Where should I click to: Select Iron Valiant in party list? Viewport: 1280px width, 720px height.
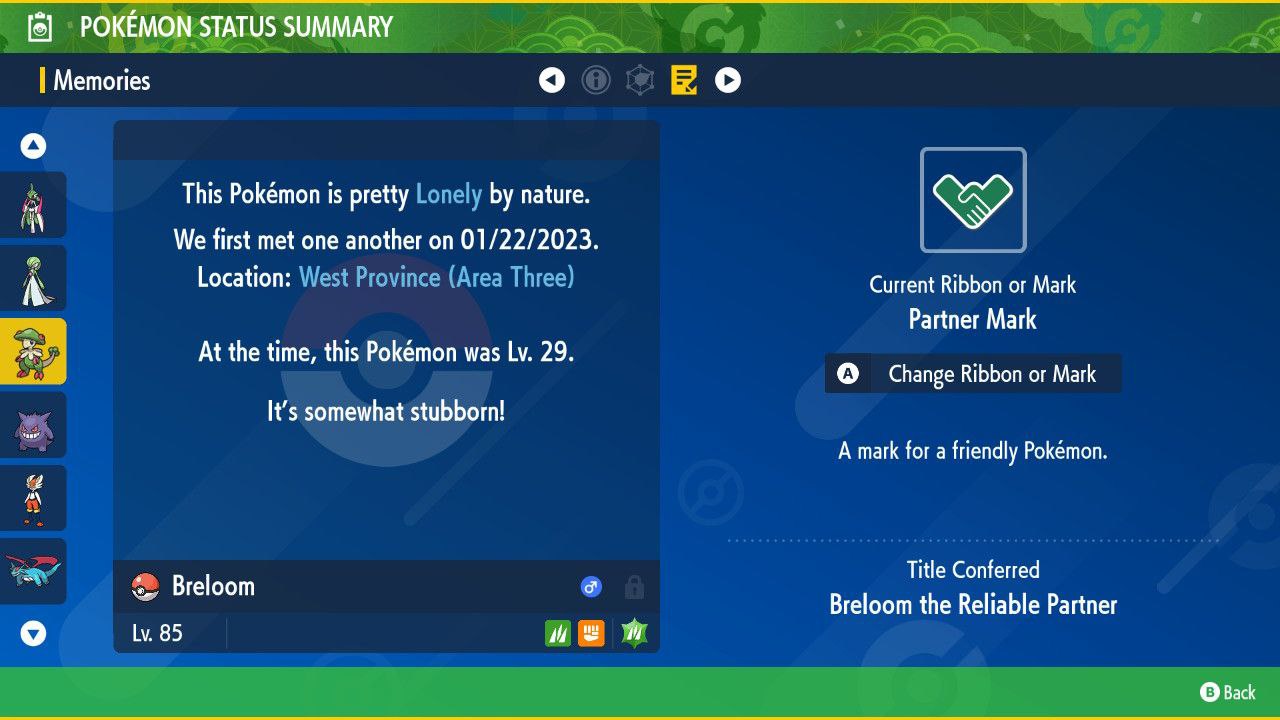click(33, 205)
